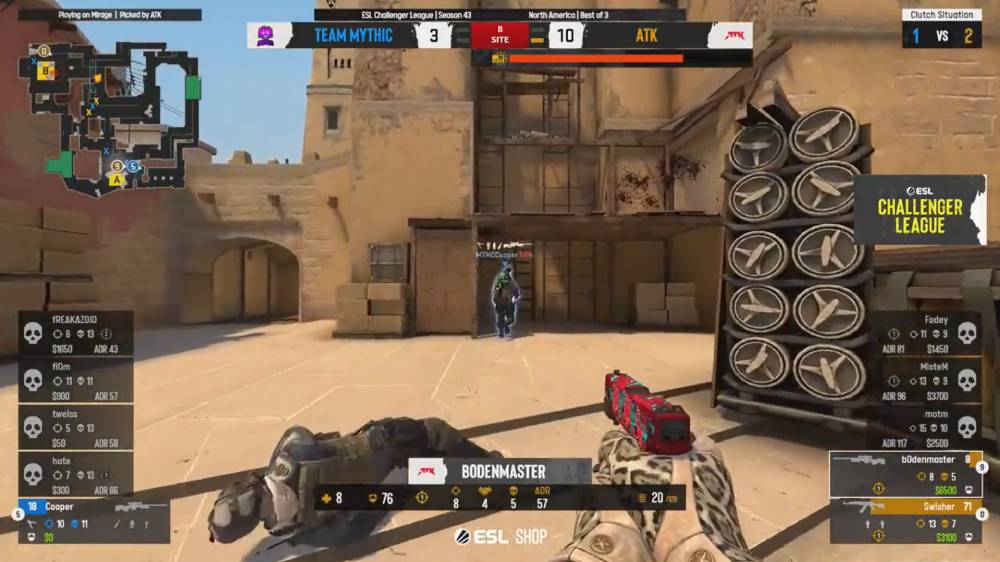
Task: Choose MisteM in the ATK list
Action: (926, 380)
